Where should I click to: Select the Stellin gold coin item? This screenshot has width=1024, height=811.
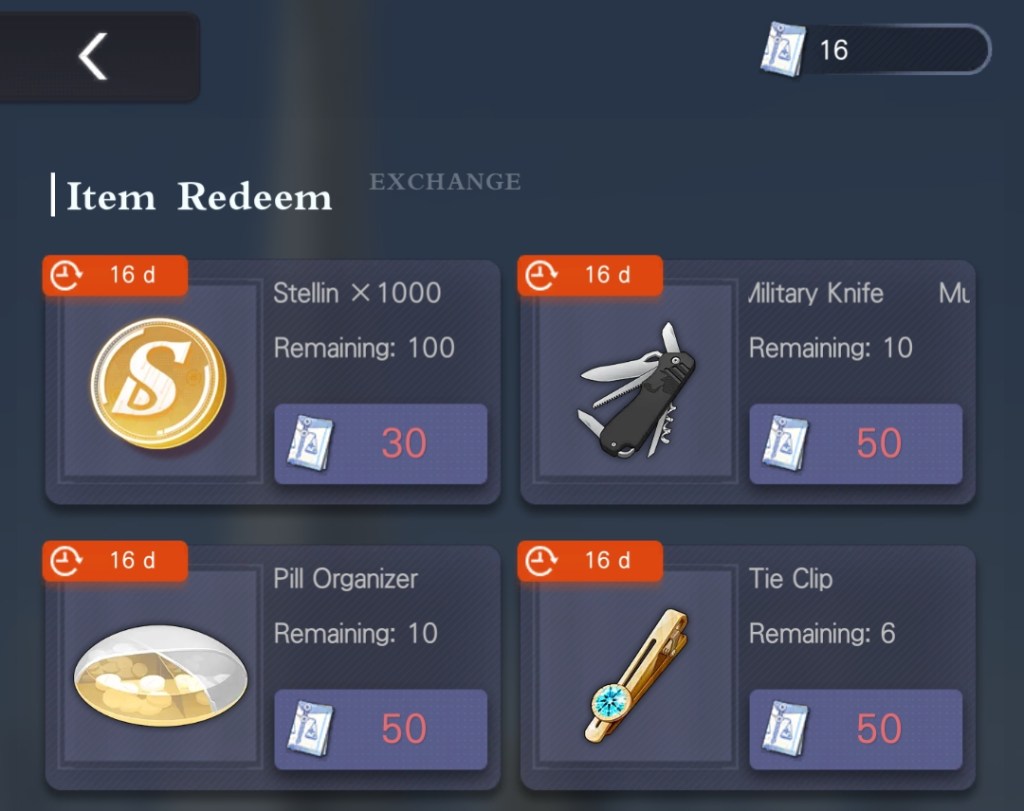pyautogui.click(x=158, y=383)
